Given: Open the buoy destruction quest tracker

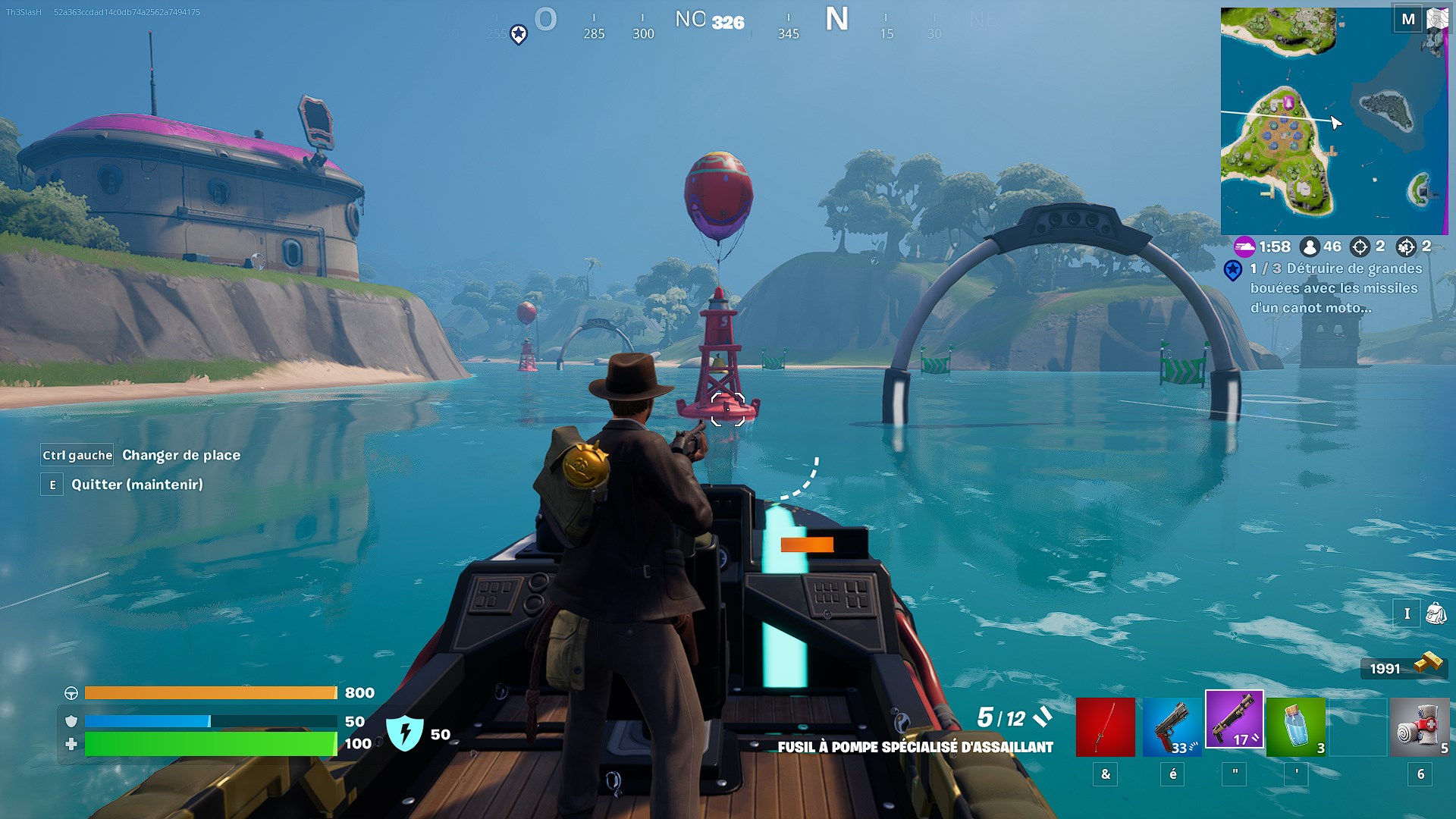Looking at the screenshot, I should (1335, 288).
